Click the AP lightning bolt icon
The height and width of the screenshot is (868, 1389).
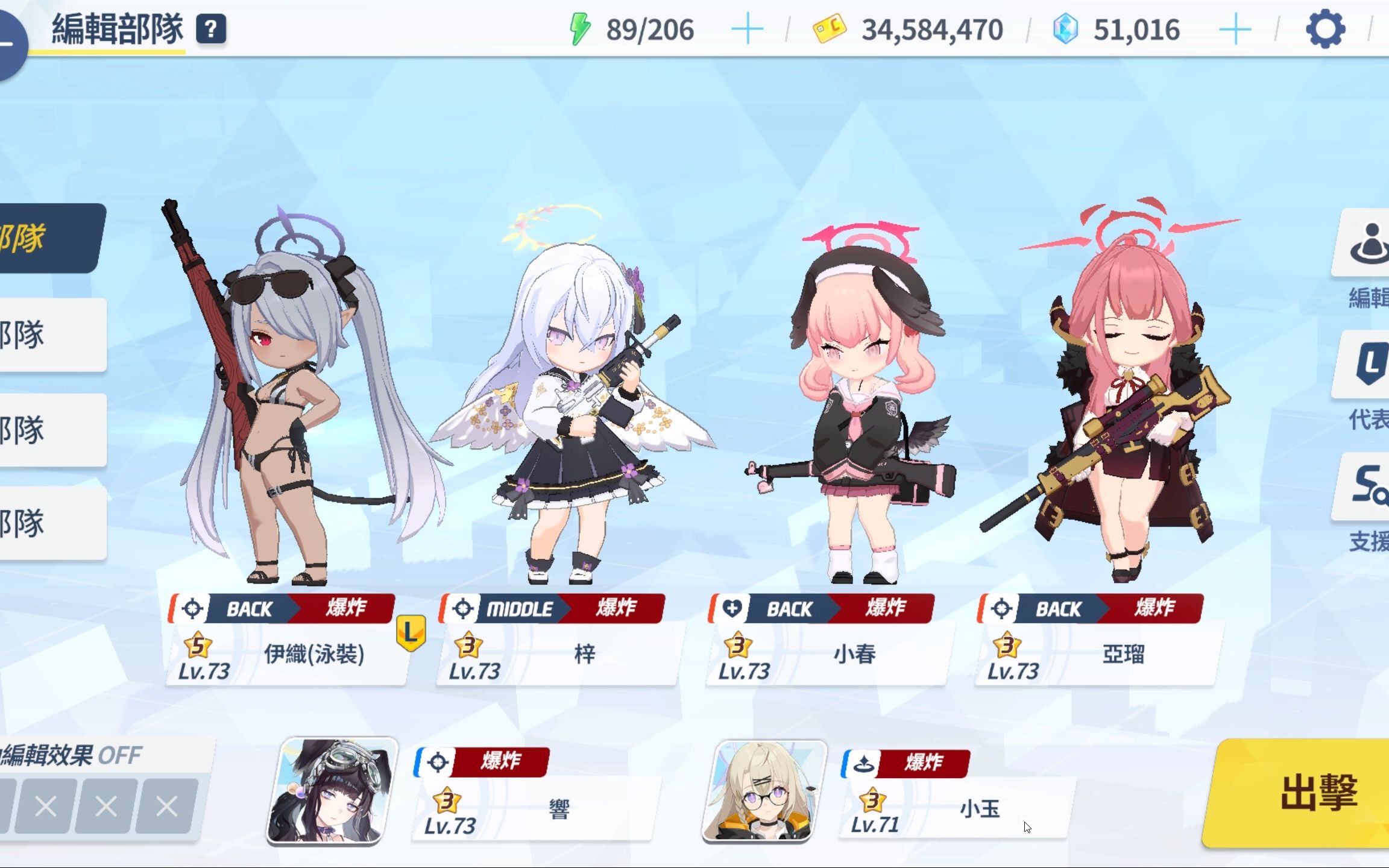581,27
